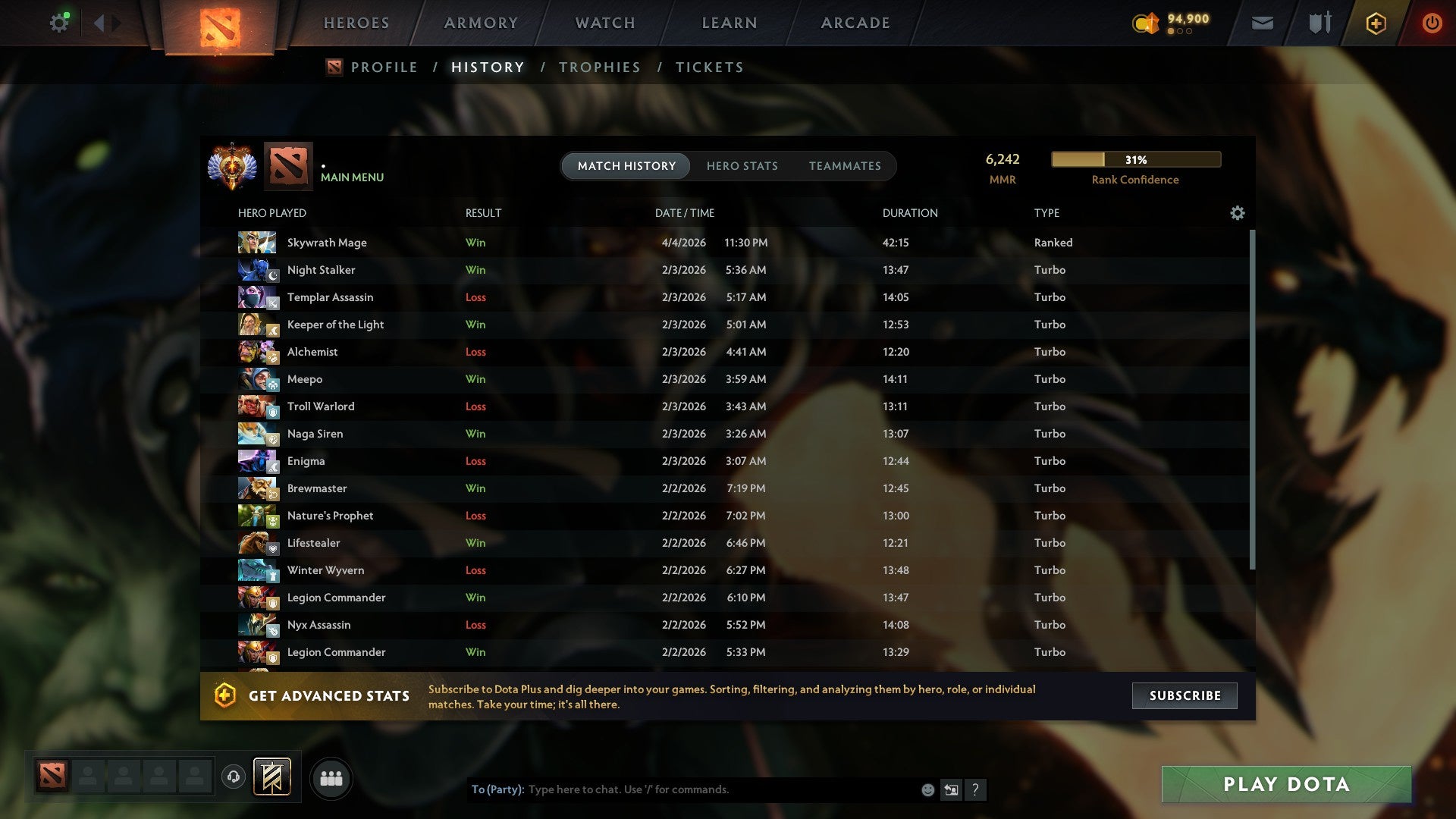Open notifications via the envelope icon
This screenshot has width=1456, height=819.
coord(1262,23)
